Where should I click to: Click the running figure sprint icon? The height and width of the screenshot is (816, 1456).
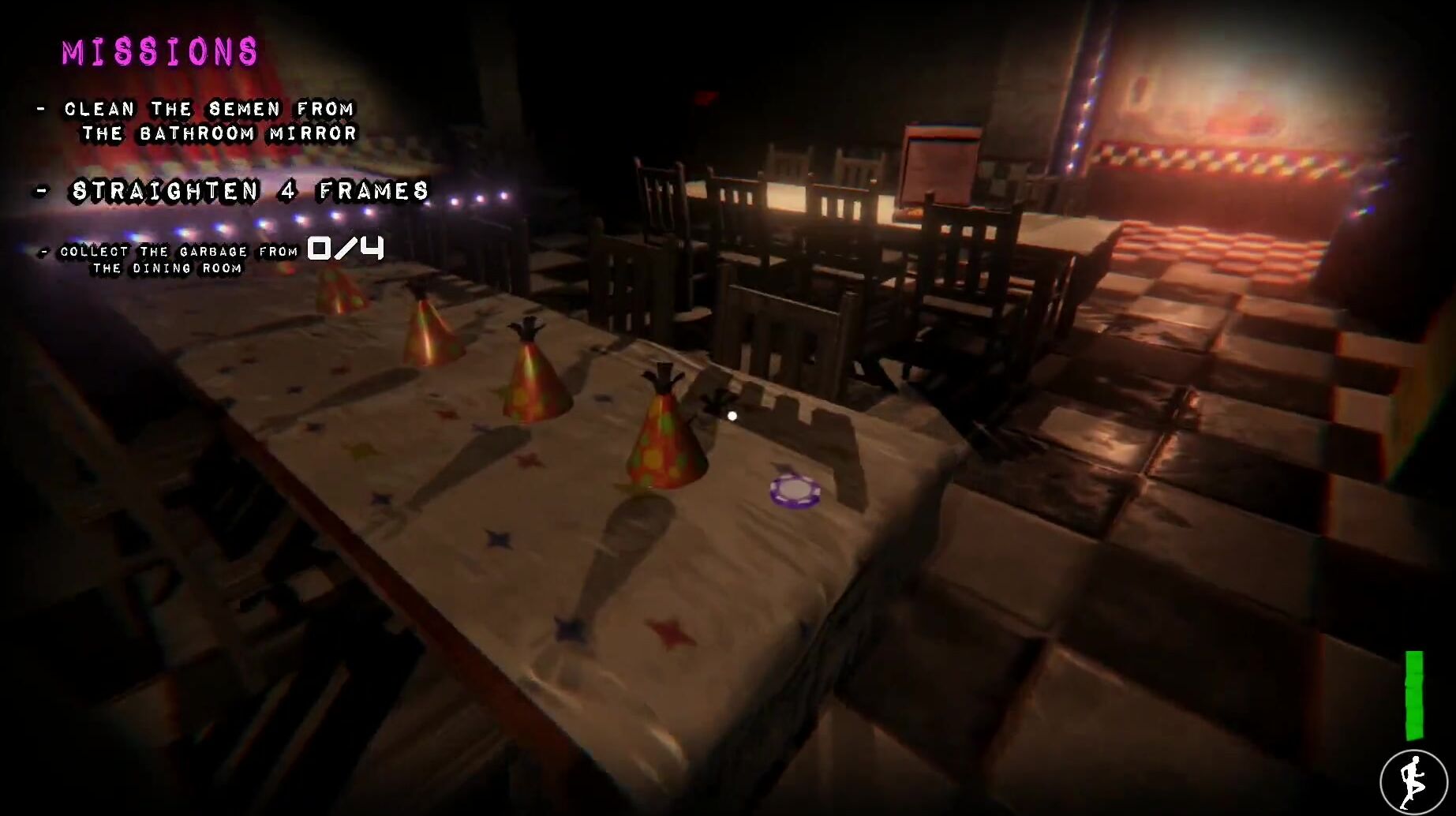(1413, 782)
